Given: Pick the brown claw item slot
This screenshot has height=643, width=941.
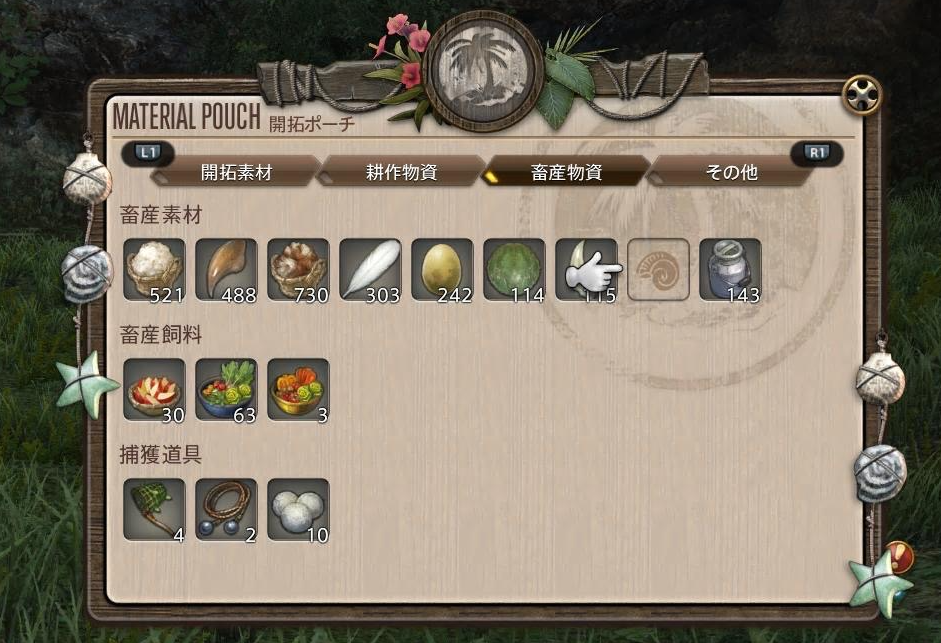Looking at the screenshot, I should coord(226,269).
